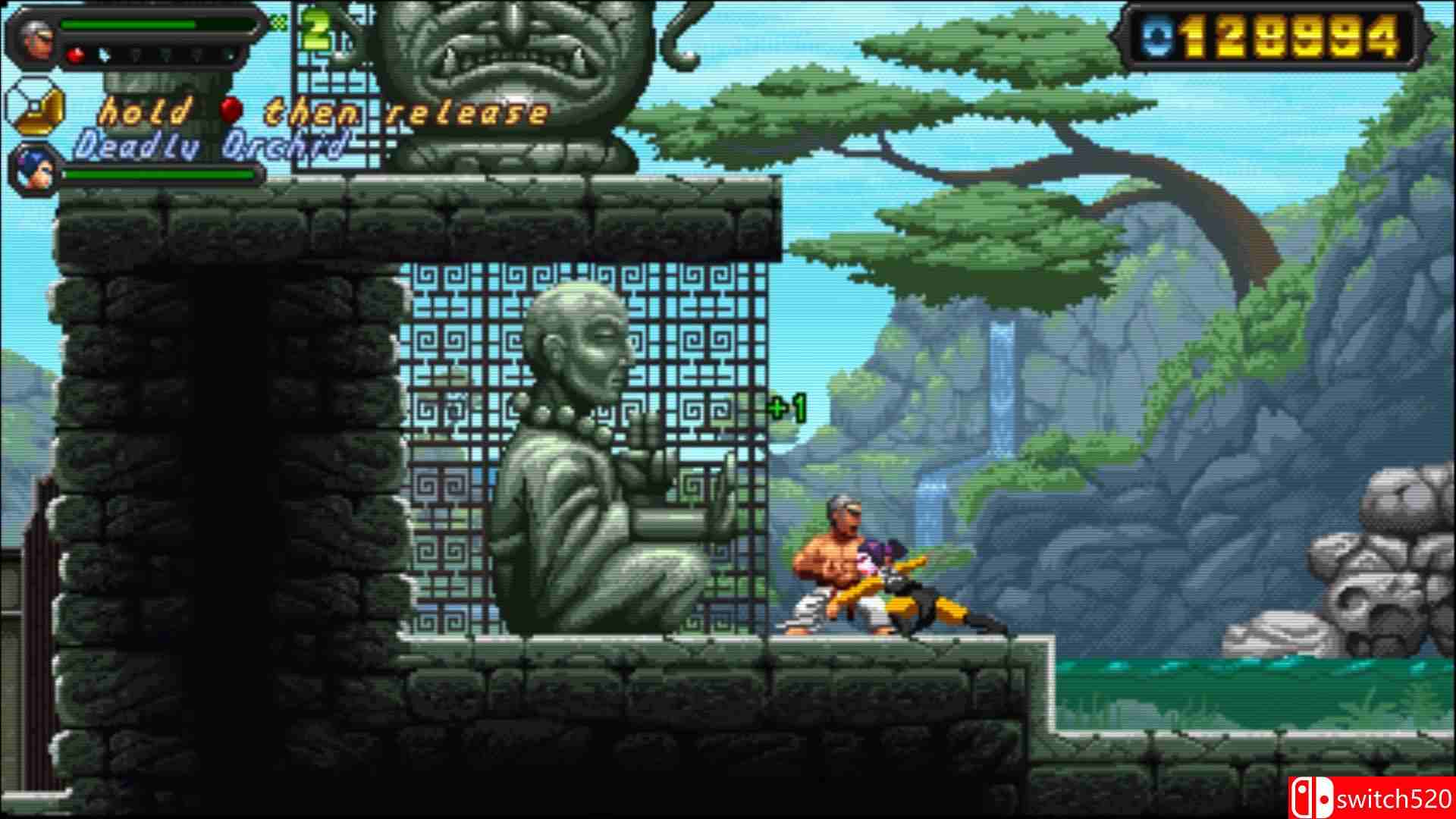Toggle the white cursor marker in the orb row
The width and height of the screenshot is (1456, 819).
(x=105, y=55)
